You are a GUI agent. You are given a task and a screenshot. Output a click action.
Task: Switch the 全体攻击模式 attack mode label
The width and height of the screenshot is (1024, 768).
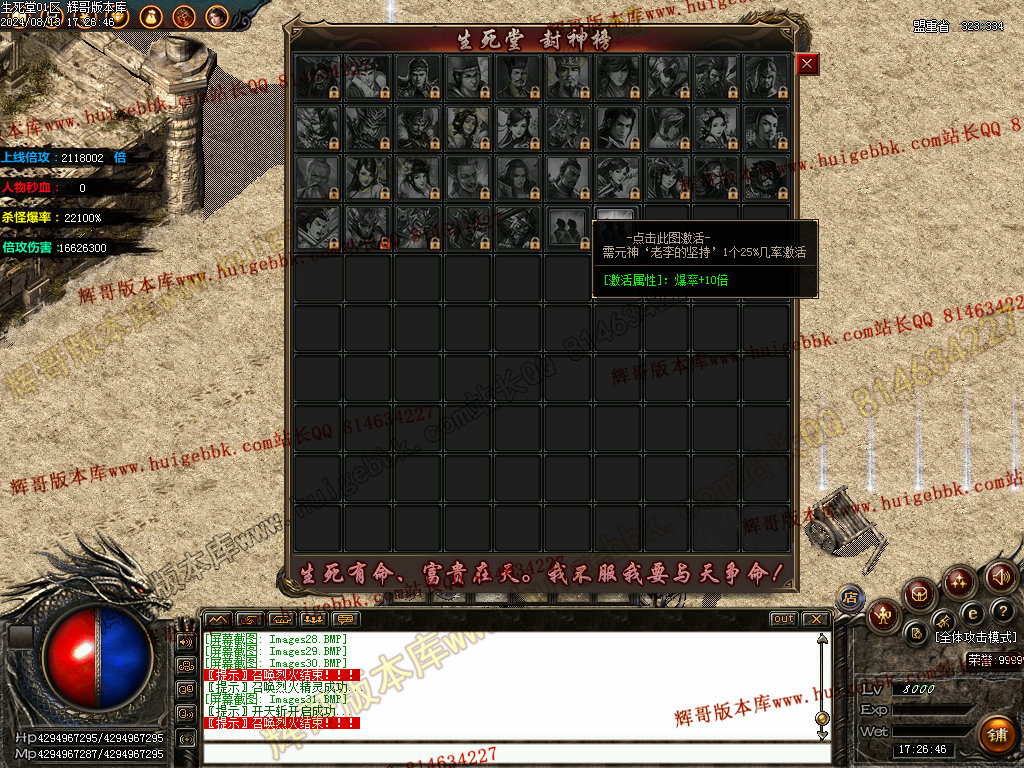(975, 637)
